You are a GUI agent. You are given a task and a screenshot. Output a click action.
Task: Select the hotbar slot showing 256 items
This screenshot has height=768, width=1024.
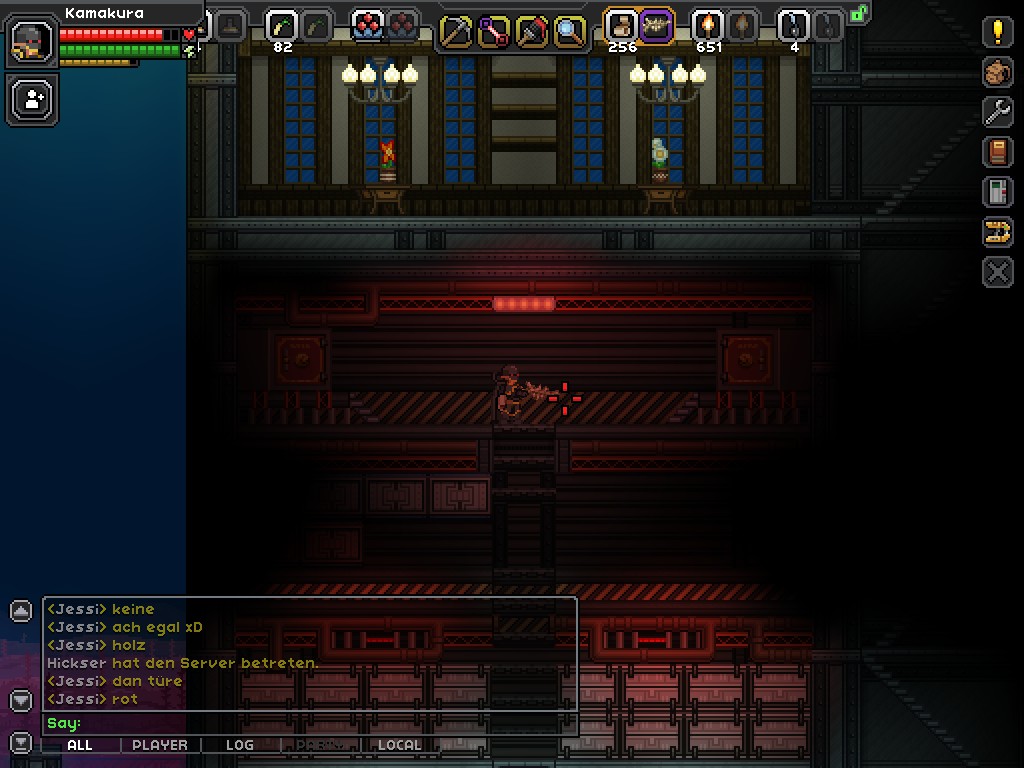click(x=621, y=25)
